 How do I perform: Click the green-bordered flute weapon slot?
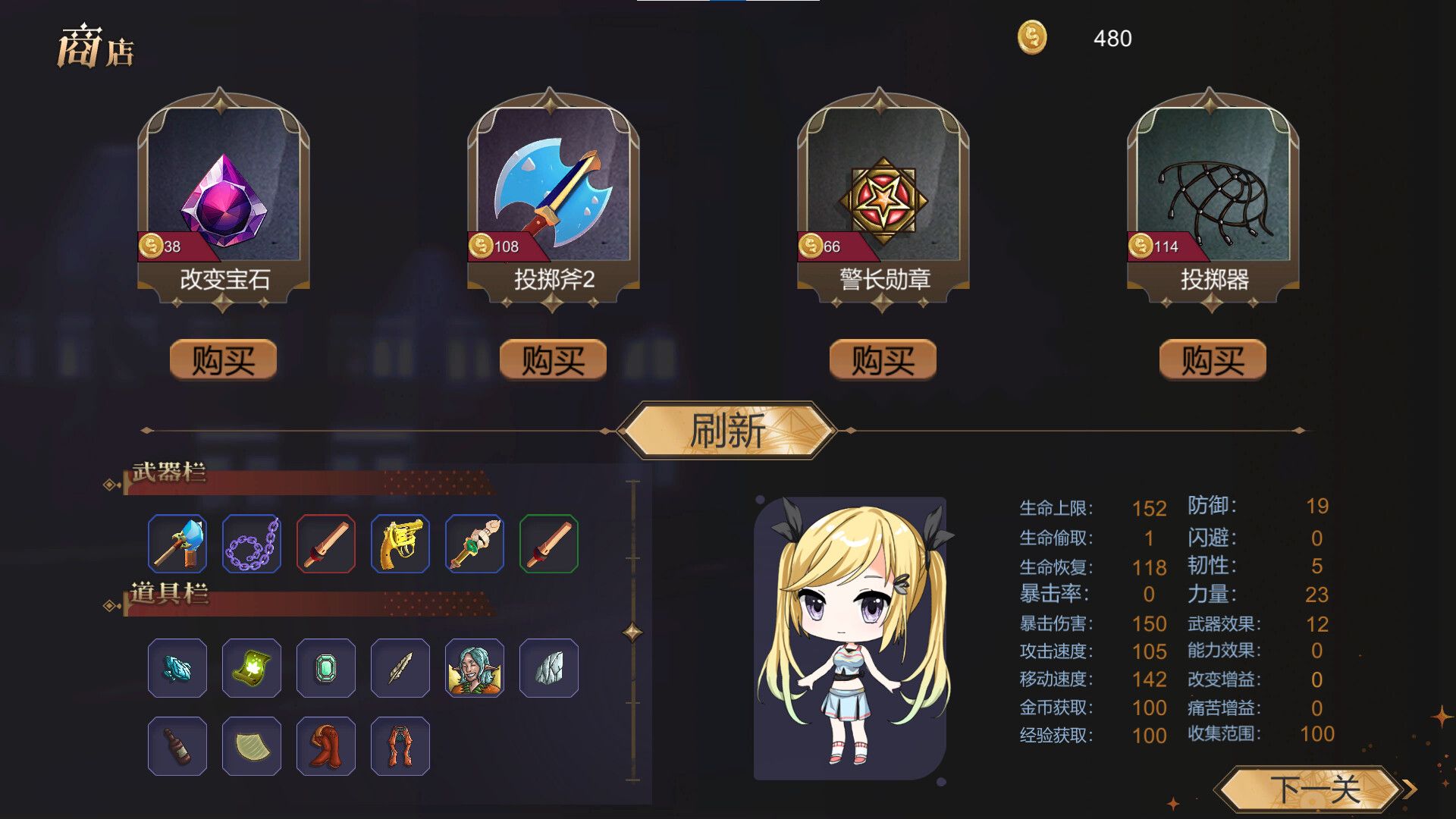click(x=549, y=543)
